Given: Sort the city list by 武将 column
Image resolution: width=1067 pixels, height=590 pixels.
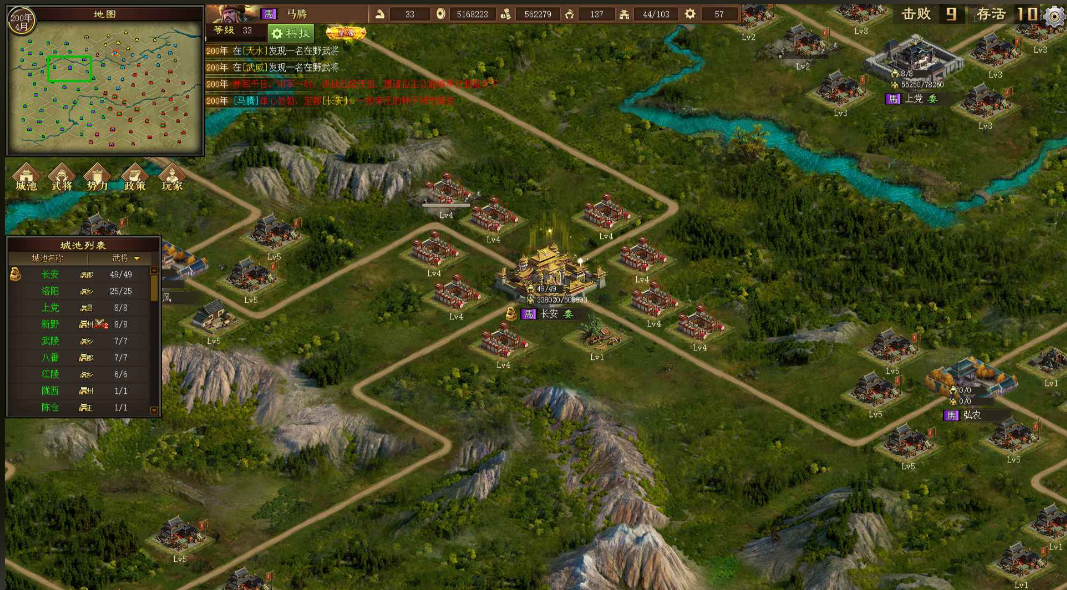Looking at the screenshot, I should [124, 258].
